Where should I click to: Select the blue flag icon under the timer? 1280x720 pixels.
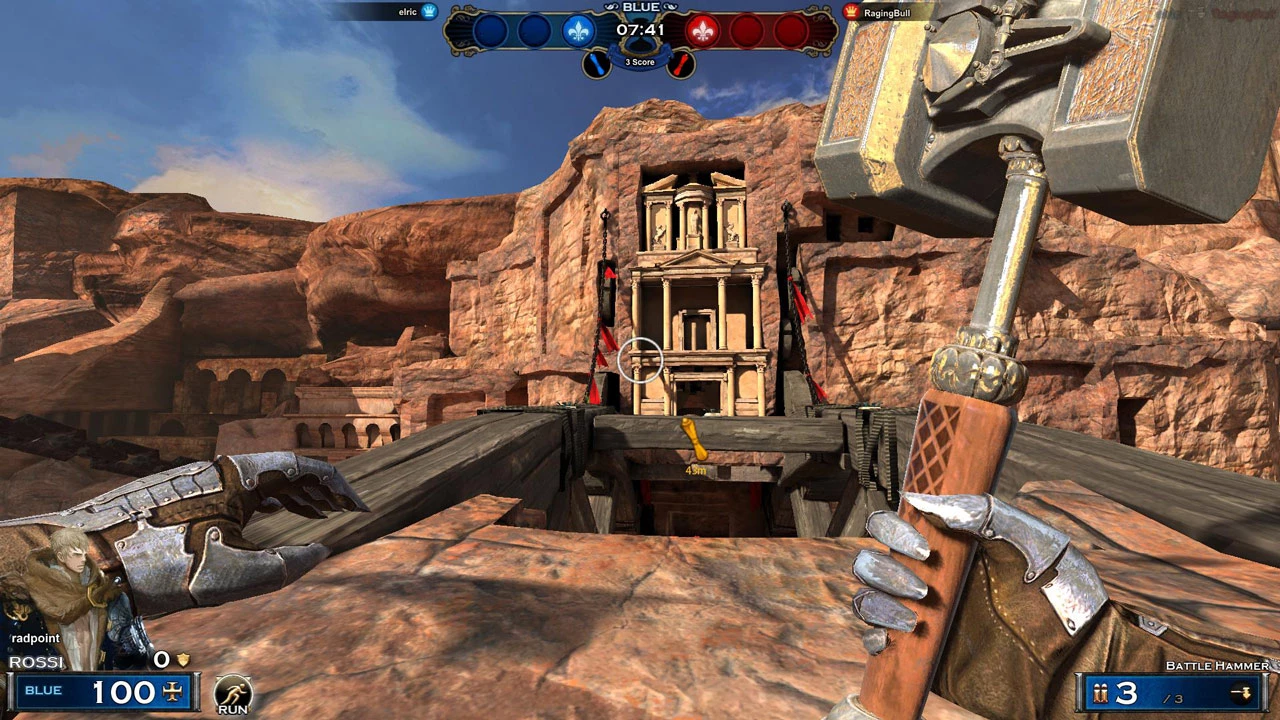click(596, 64)
